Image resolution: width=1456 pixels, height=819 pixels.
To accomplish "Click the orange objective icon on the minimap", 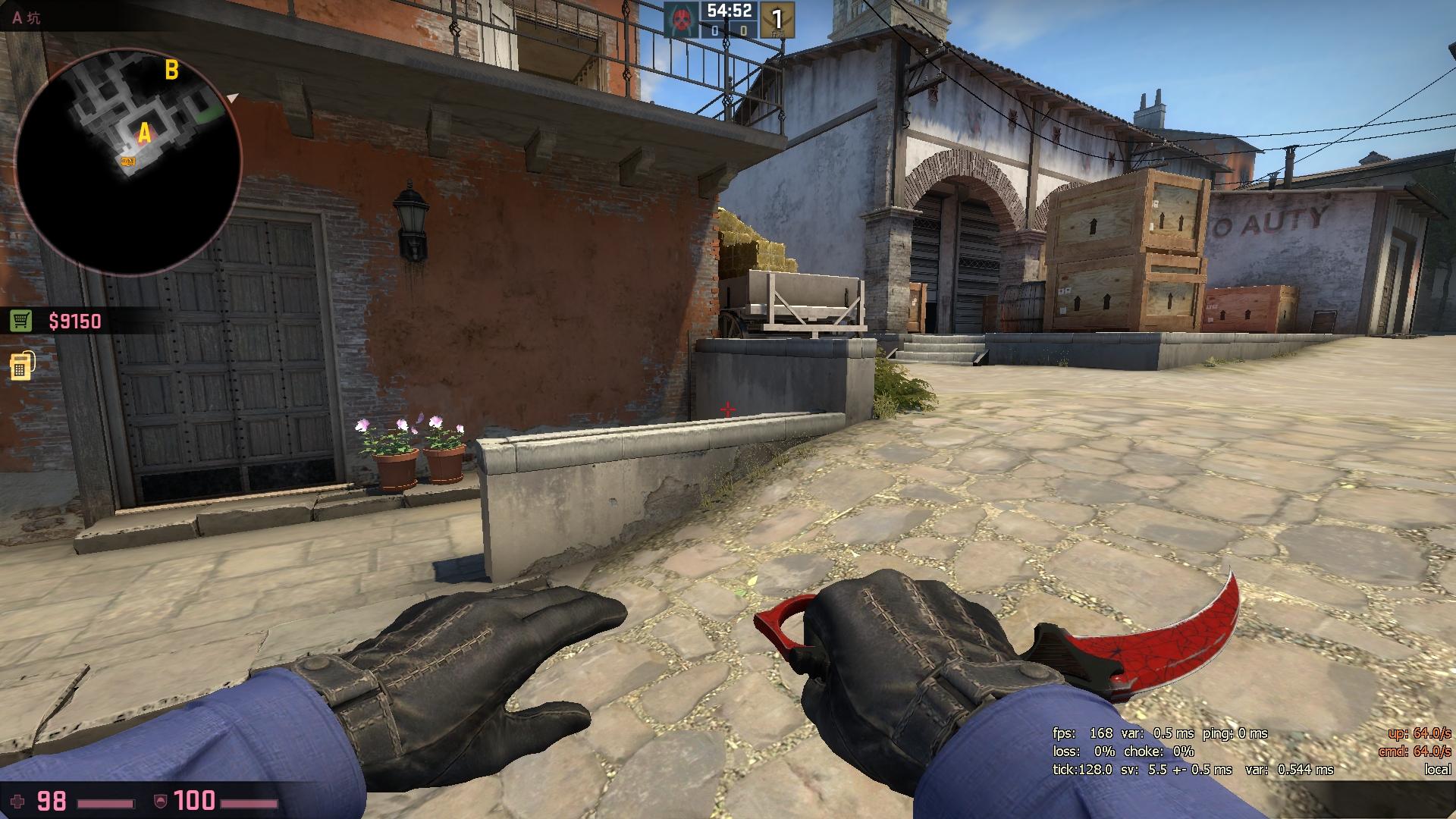I will 127,160.
